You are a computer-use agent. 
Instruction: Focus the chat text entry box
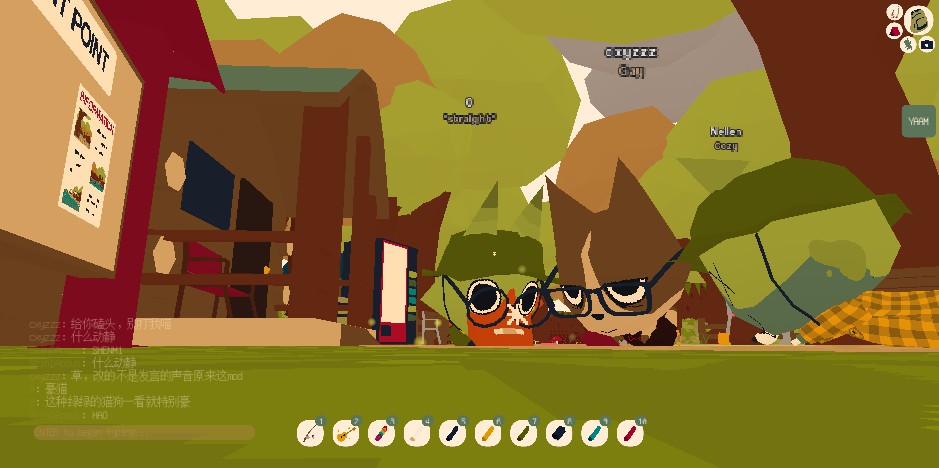143,433
